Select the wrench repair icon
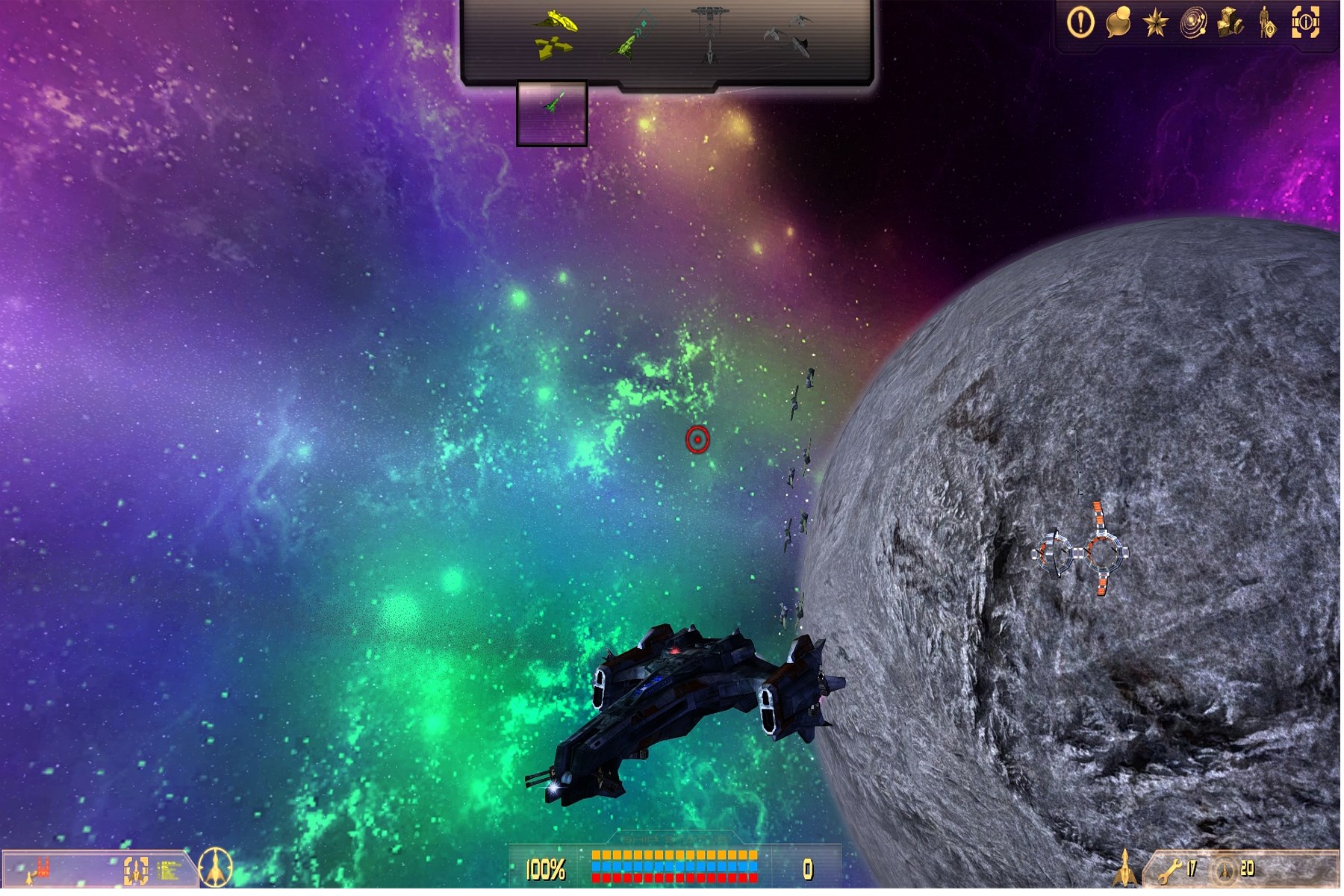The image size is (1344, 896). click(x=1170, y=869)
